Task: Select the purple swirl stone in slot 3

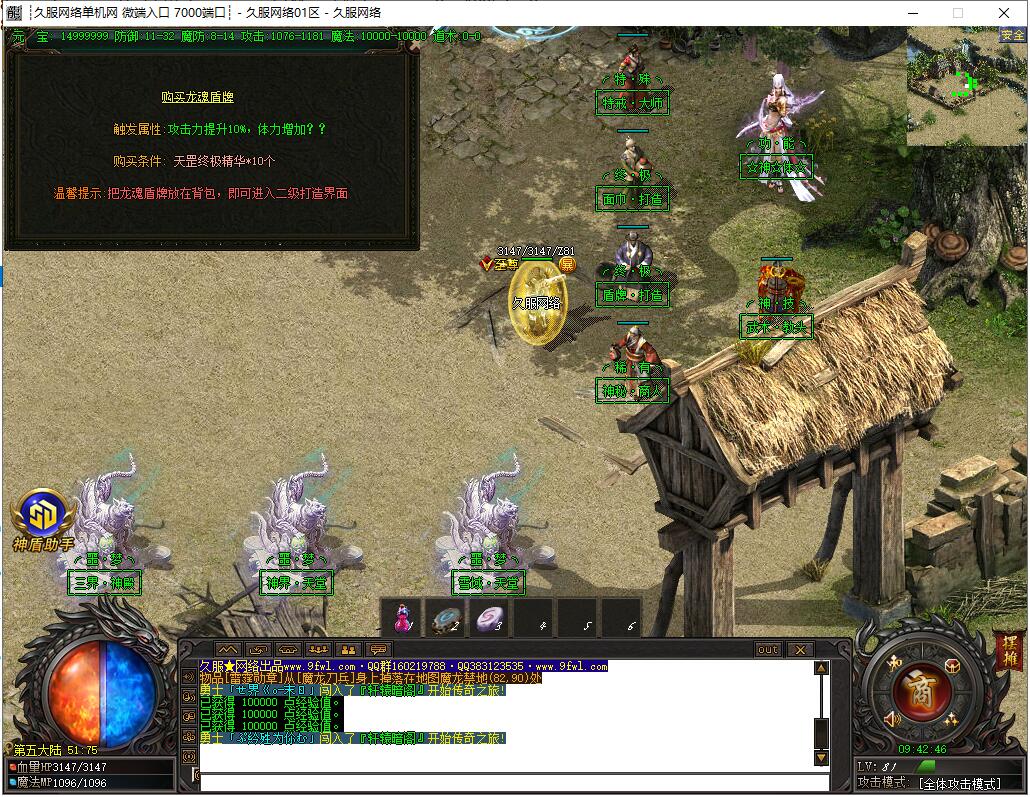Action: 489,619
